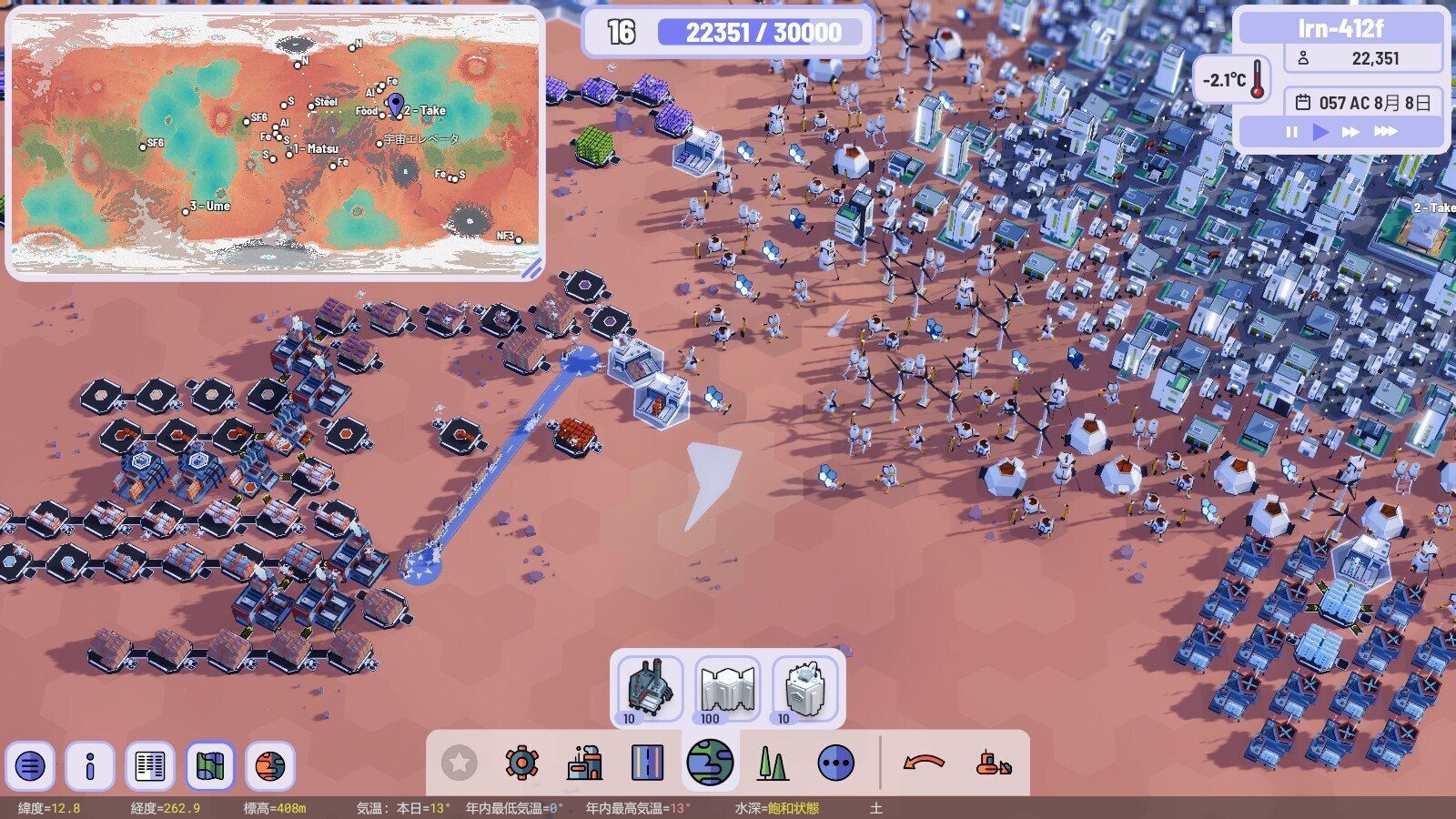Choose the white hexagonal tower building

[x=805, y=688]
